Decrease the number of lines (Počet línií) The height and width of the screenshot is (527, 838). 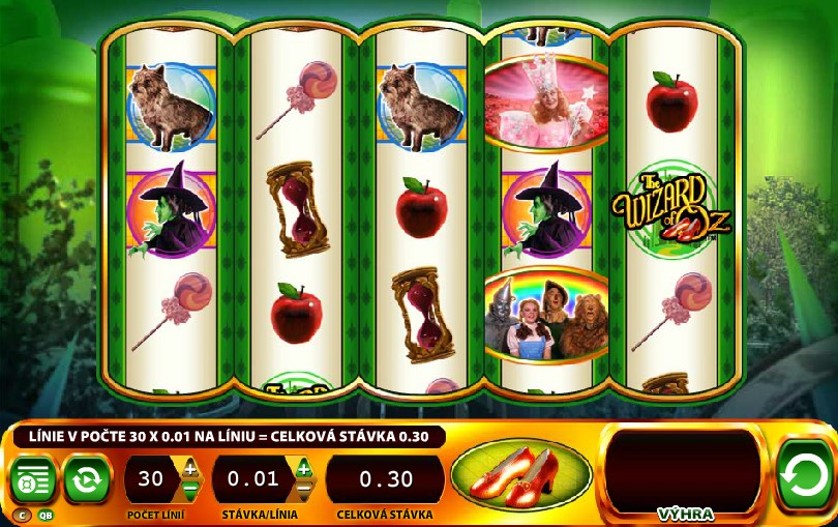pyautogui.click(x=190, y=491)
